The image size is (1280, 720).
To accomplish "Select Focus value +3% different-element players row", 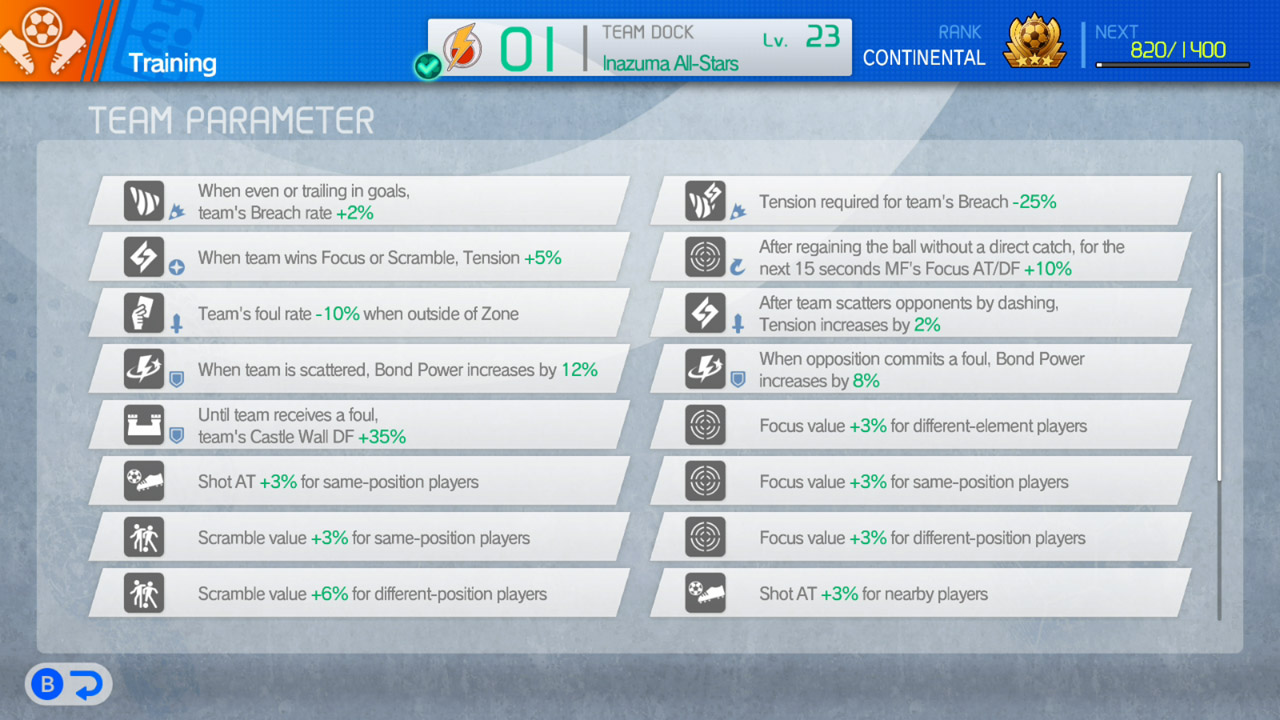I will (920, 425).
